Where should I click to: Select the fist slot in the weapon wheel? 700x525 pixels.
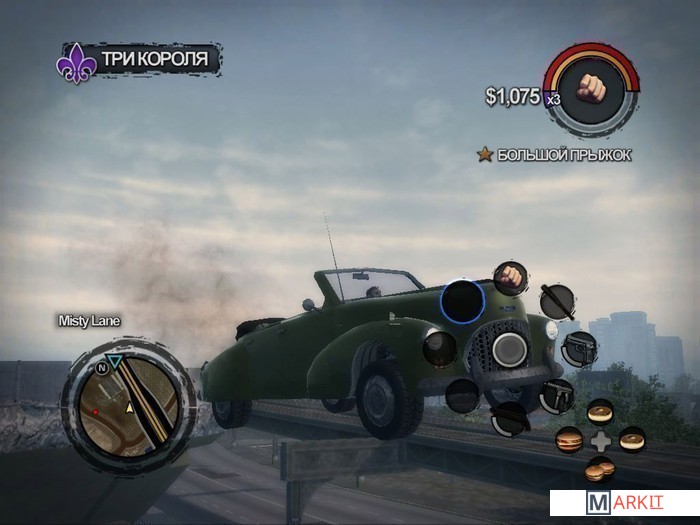tap(512, 277)
